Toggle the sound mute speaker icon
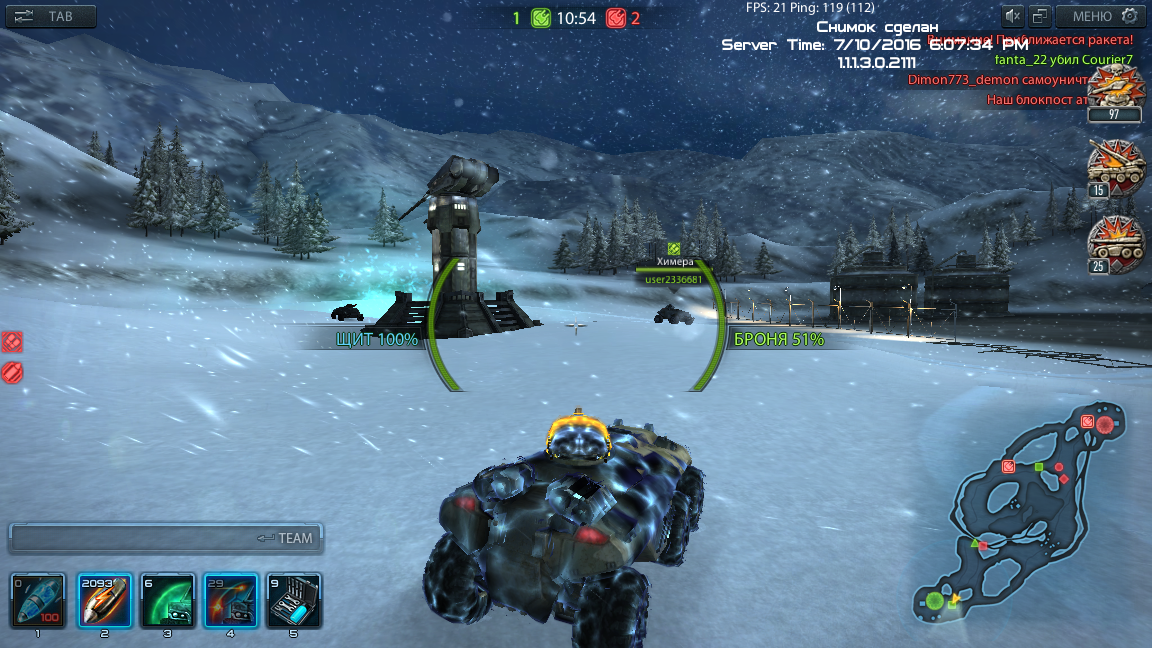Screen dimensions: 1152x648 [1014, 16]
